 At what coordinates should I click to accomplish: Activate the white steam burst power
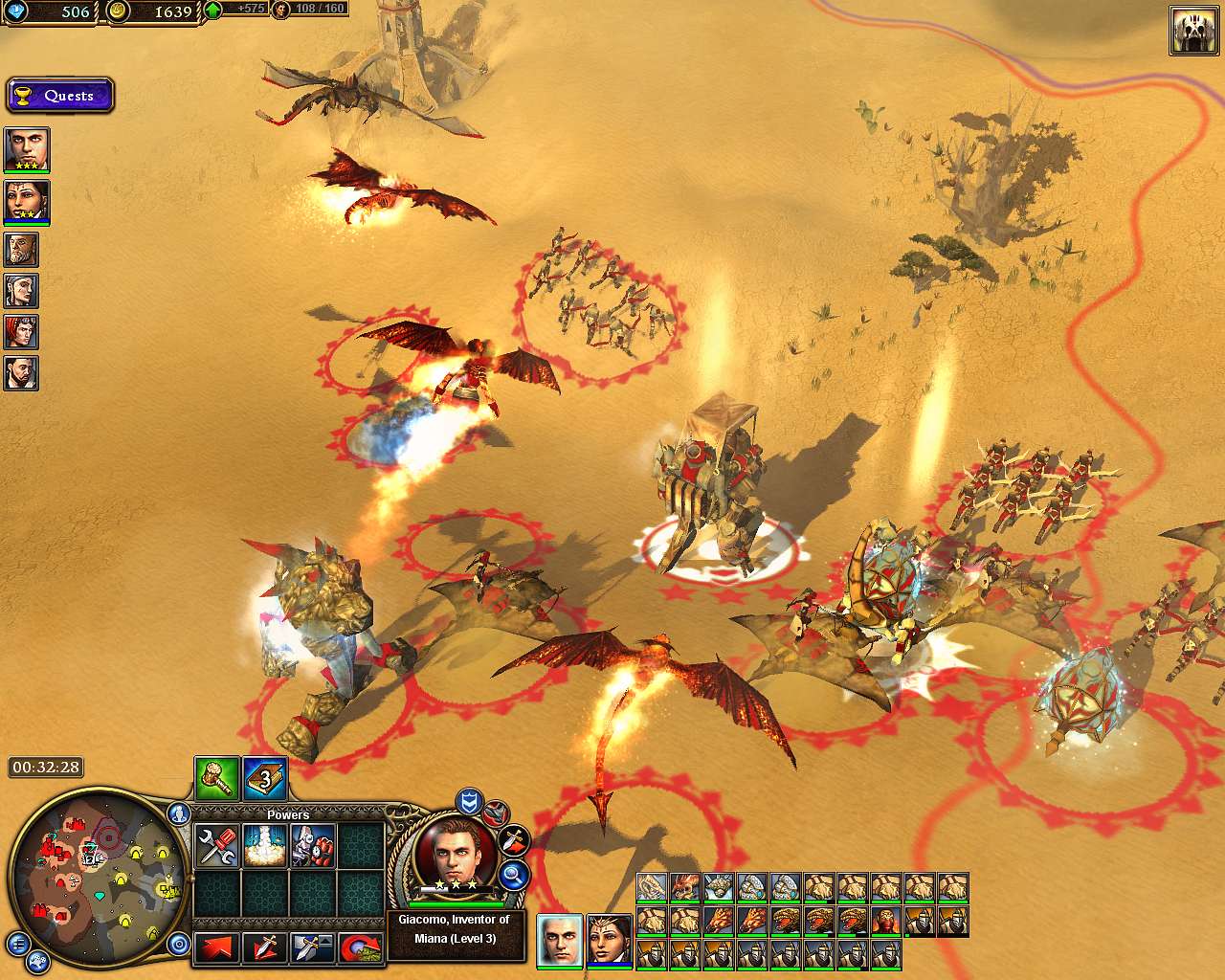265,846
